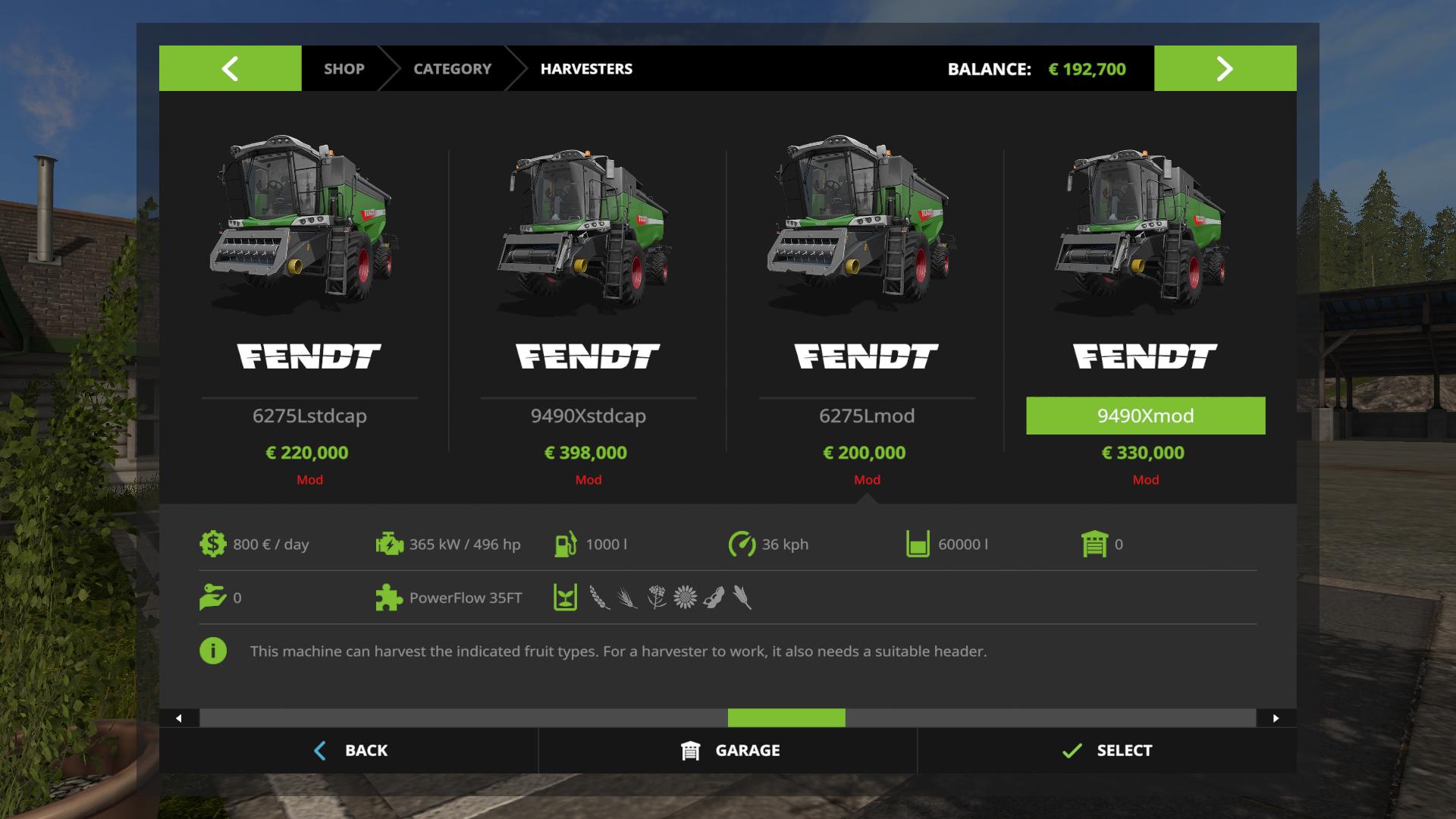Open the SHOP breadcrumb
This screenshot has width=1456, height=819.
pyautogui.click(x=344, y=68)
